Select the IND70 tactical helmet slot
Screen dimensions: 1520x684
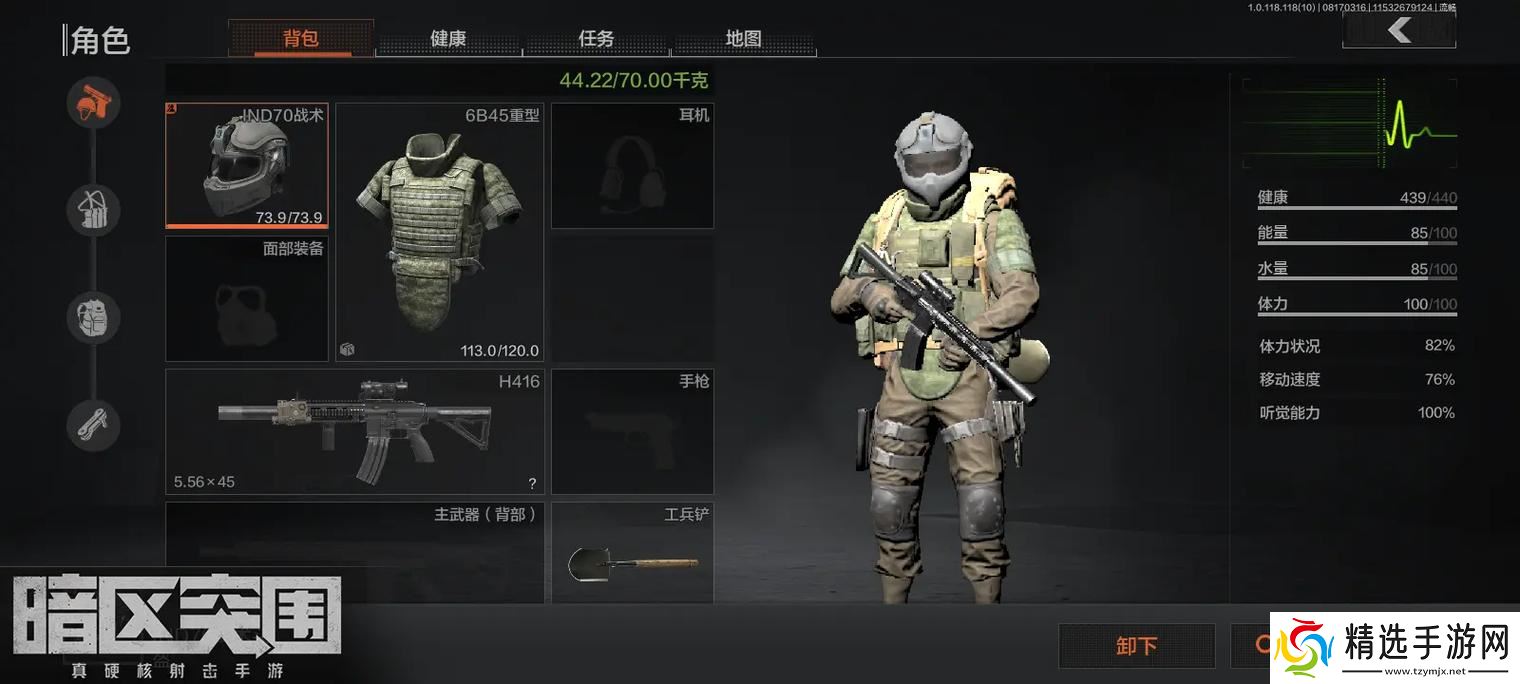click(x=246, y=165)
